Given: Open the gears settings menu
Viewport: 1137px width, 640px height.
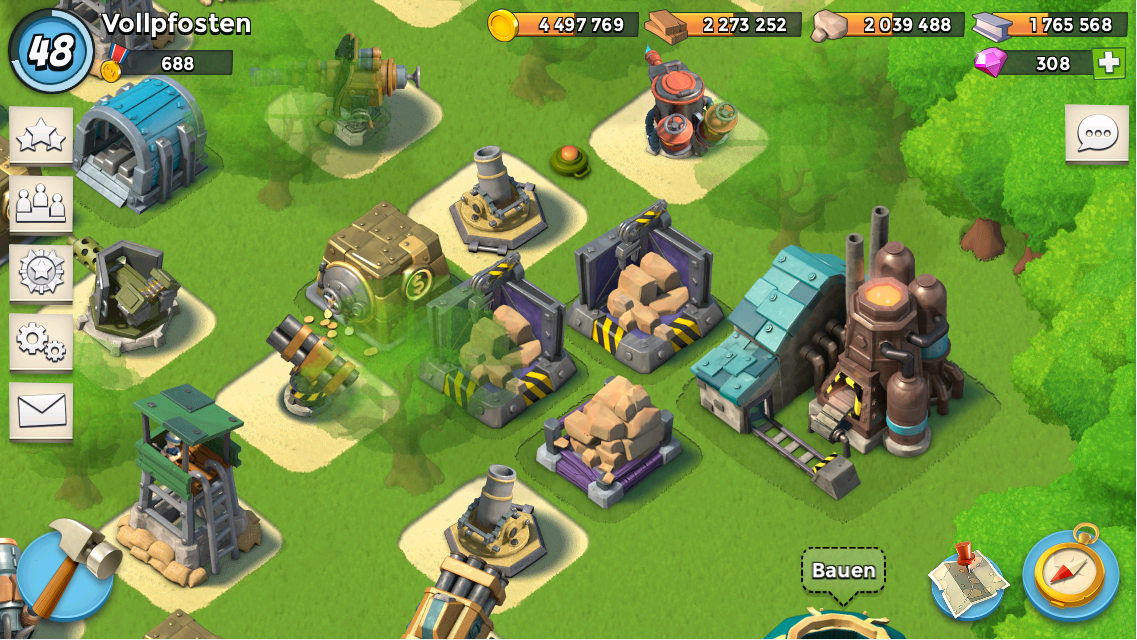Looking at the screenshot, I should pyautogui.click(x=41, y=341).
